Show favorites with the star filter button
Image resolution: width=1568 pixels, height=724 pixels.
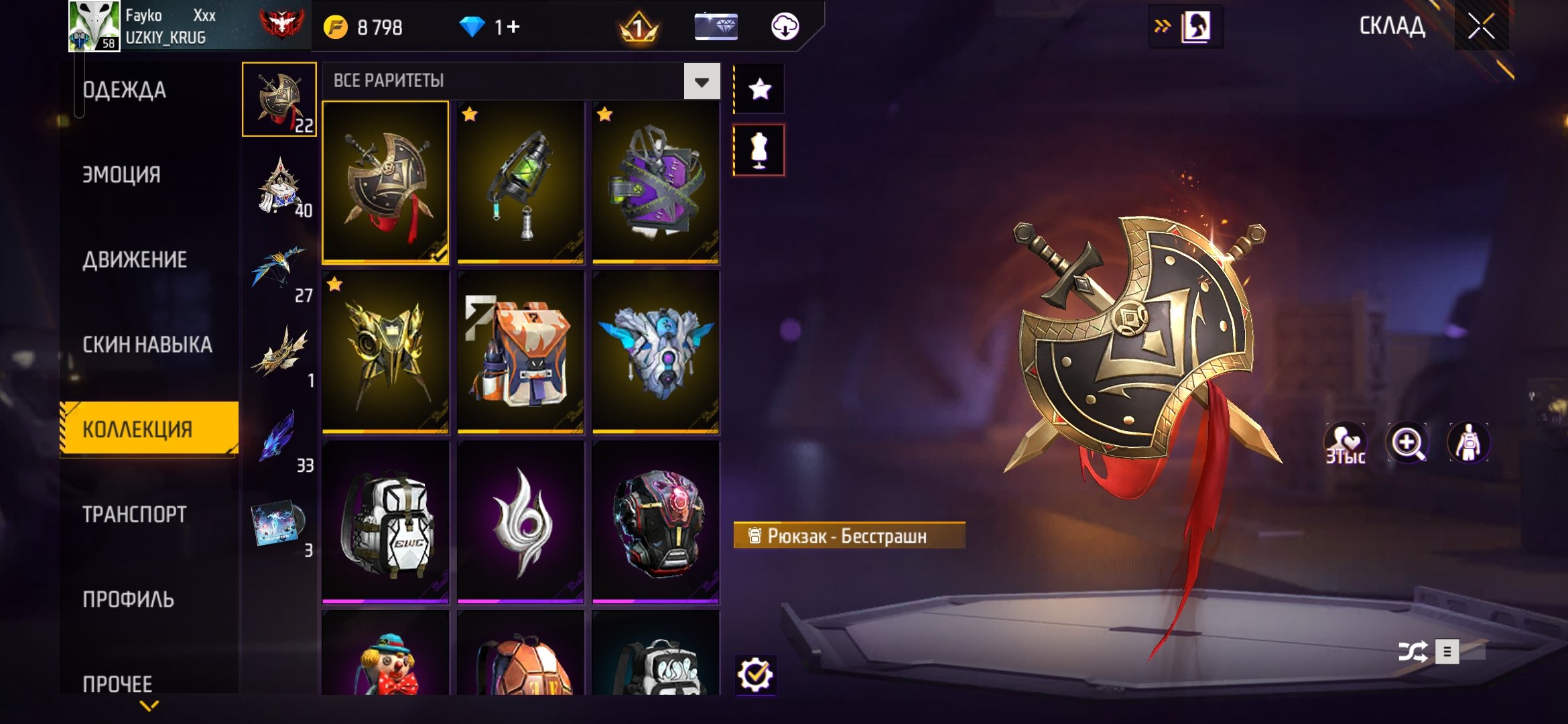click(759, 89)
